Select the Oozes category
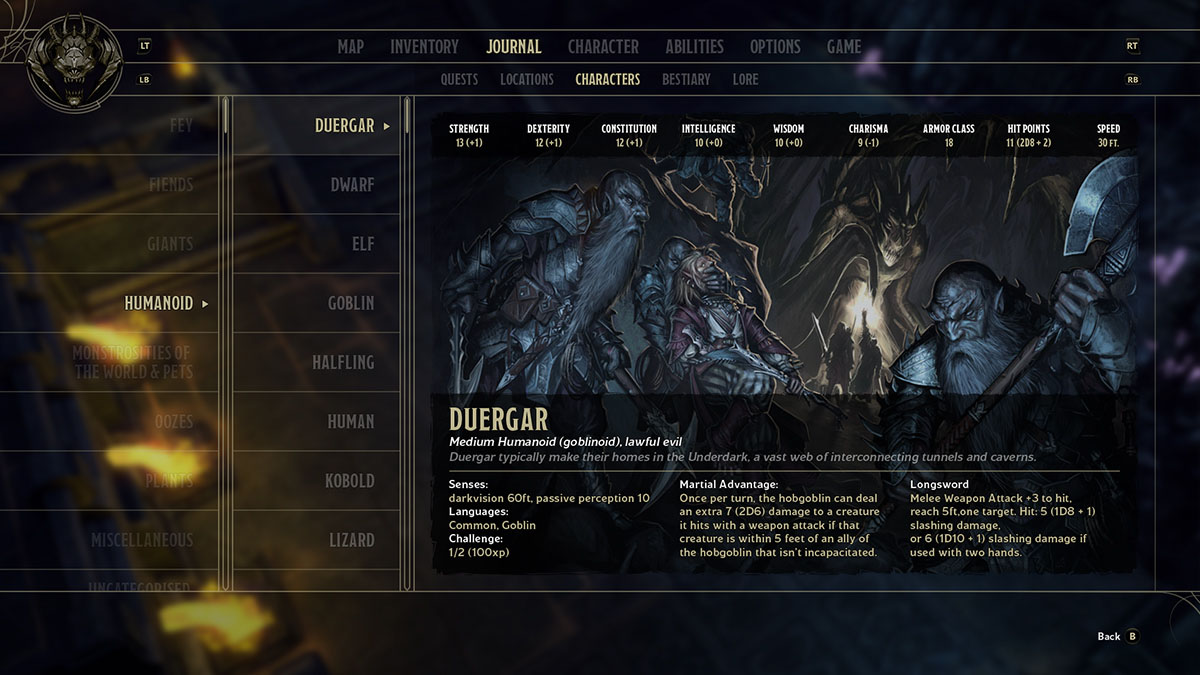 173,422
